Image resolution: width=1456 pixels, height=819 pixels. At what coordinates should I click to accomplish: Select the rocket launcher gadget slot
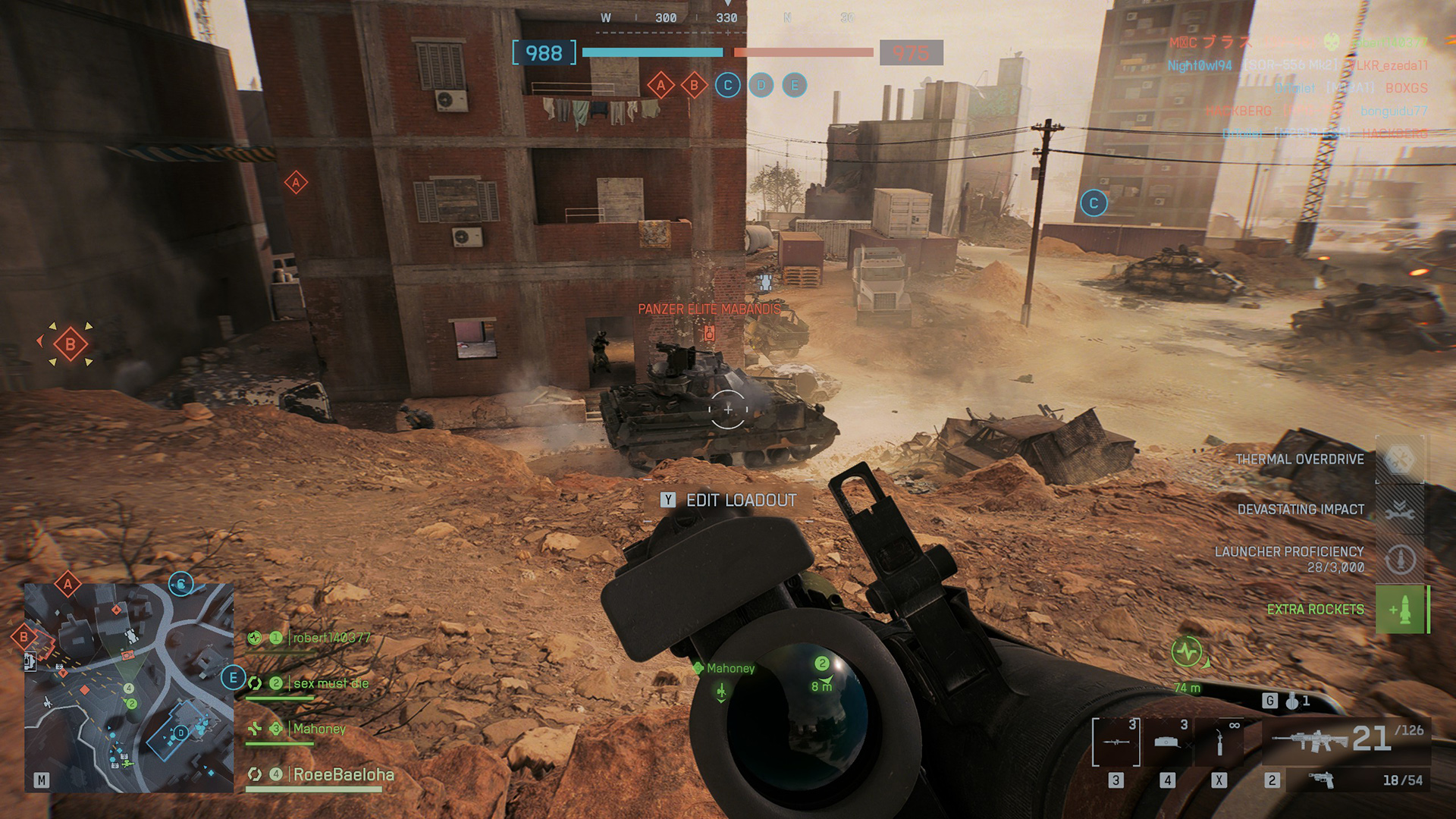pyautogui.click(x=1116, y=741)
